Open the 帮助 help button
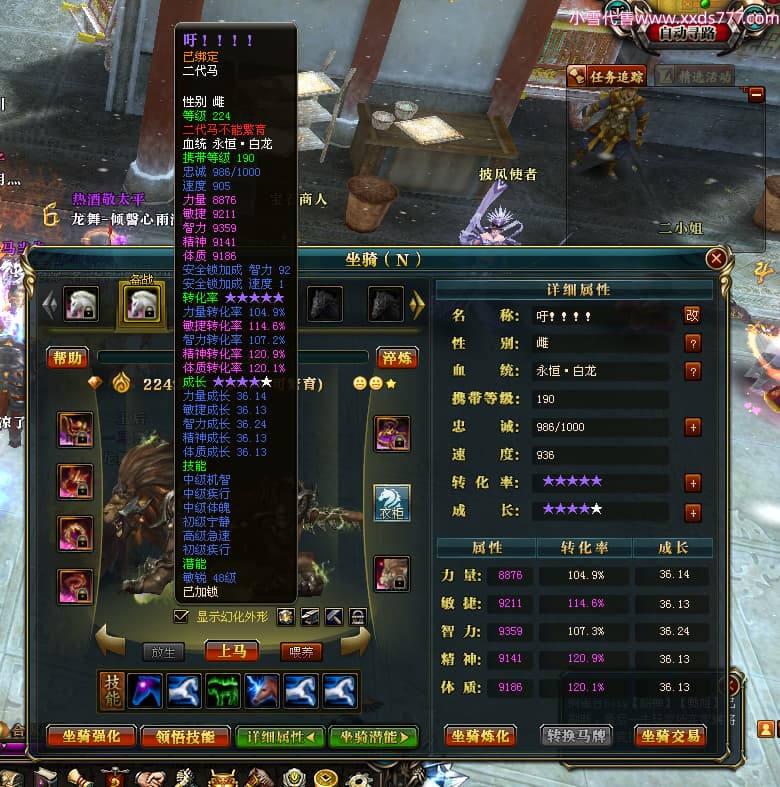This screenshot has height=787, width=780. click(x=68, y=358)
